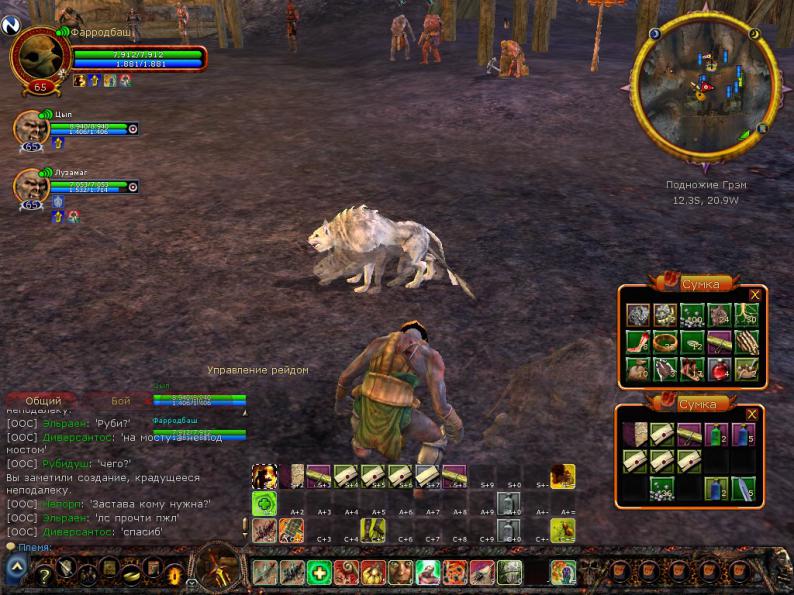Select the gold ring item in the bag
794x595 pixels.
(x=664, y=342)
